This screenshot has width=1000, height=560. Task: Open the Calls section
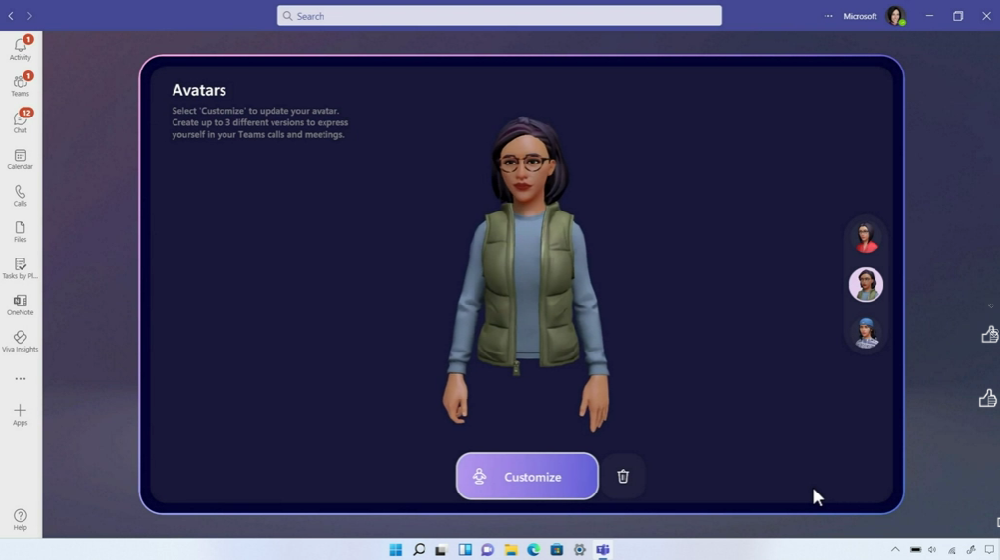click(20, 195)
